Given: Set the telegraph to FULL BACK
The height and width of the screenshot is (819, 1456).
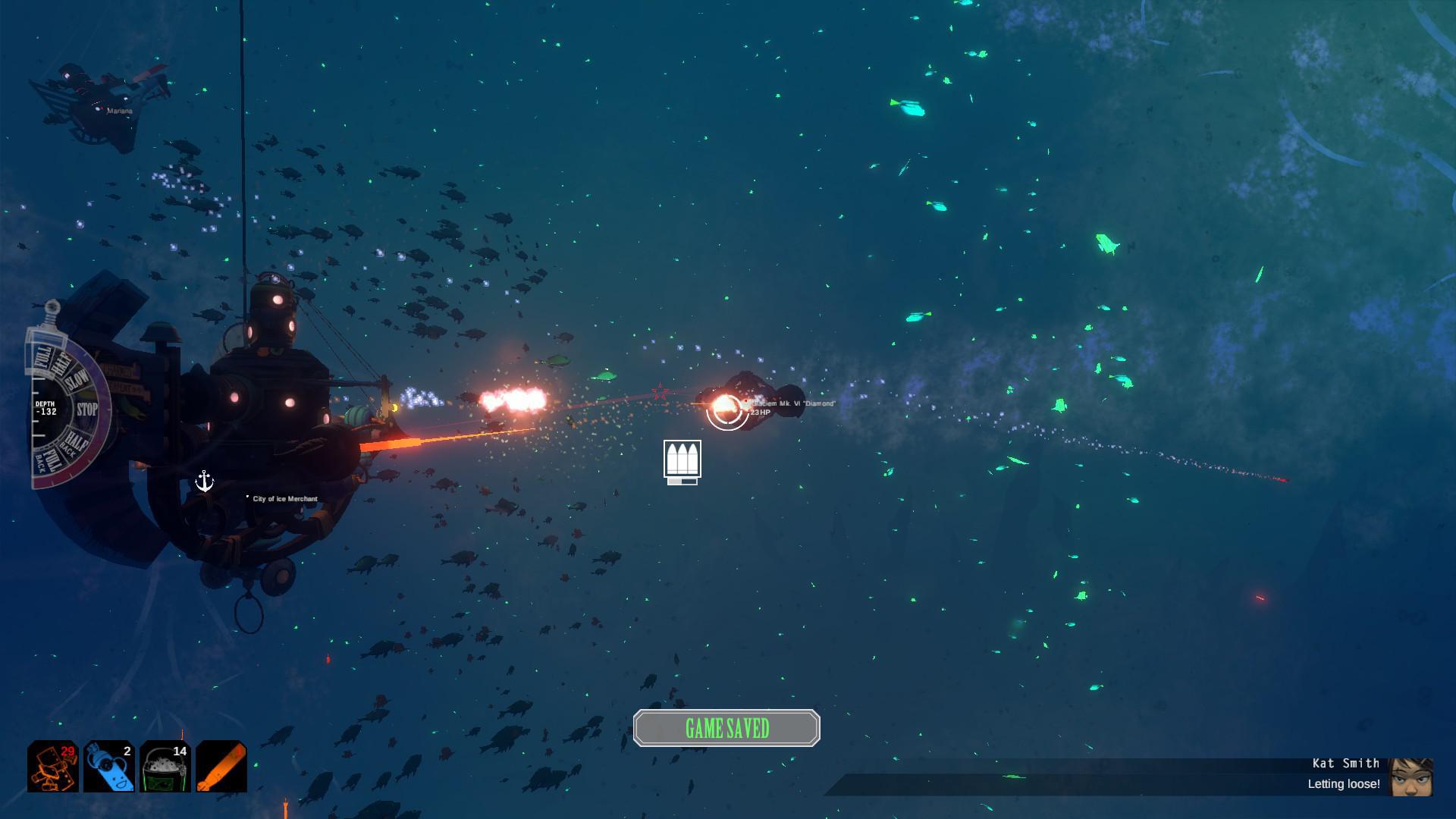Looking at the screenshot, I should point(49,459).
